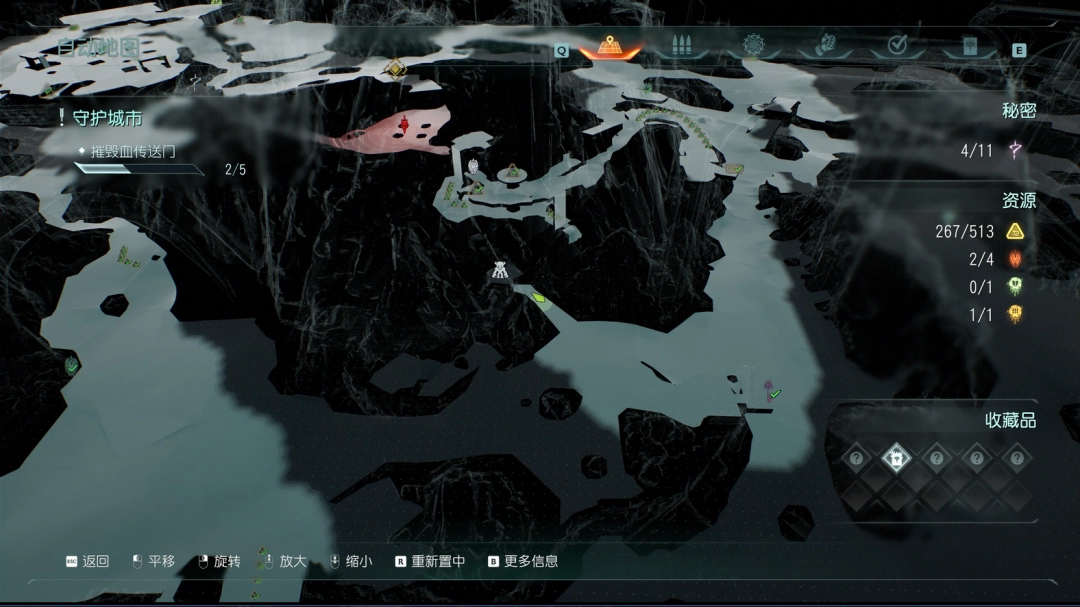
Task: Switch to the gauntlet fist tab
Action: [827, 46]
